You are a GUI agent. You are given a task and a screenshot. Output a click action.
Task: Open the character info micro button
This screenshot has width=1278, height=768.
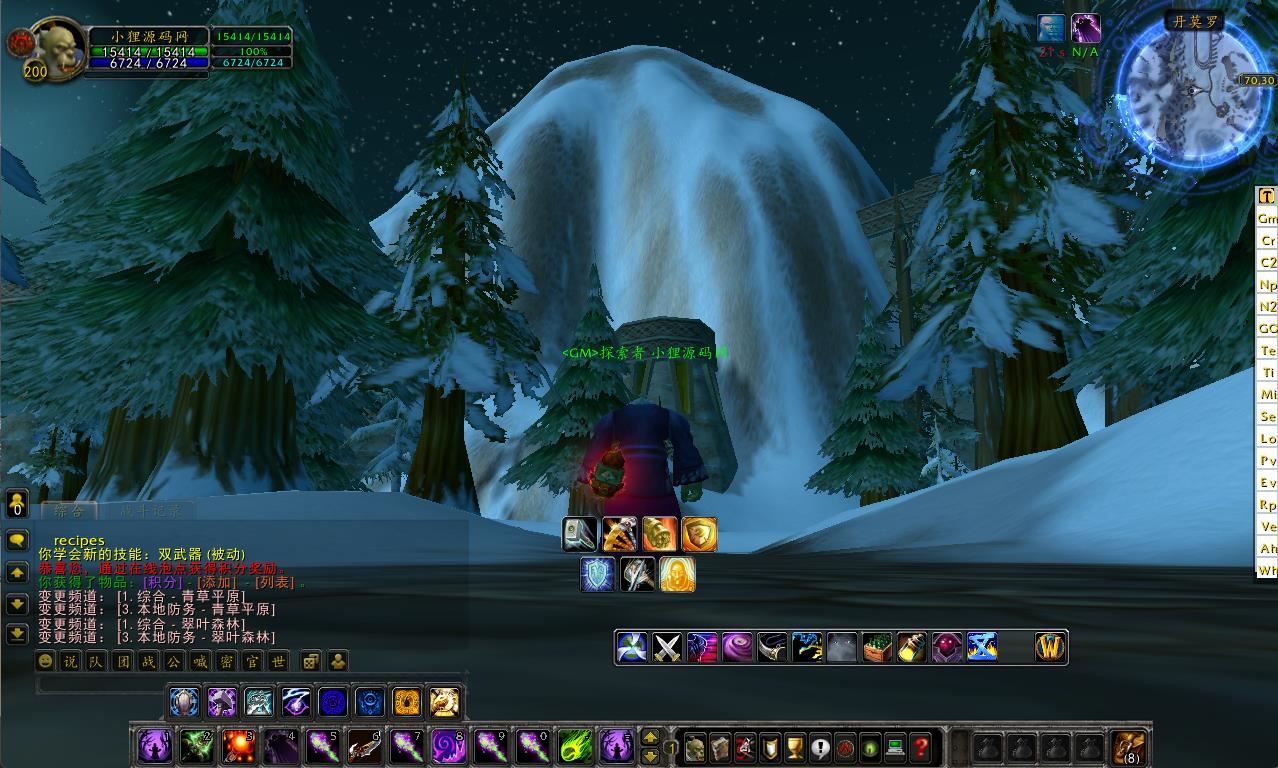(x=695, y=747)
